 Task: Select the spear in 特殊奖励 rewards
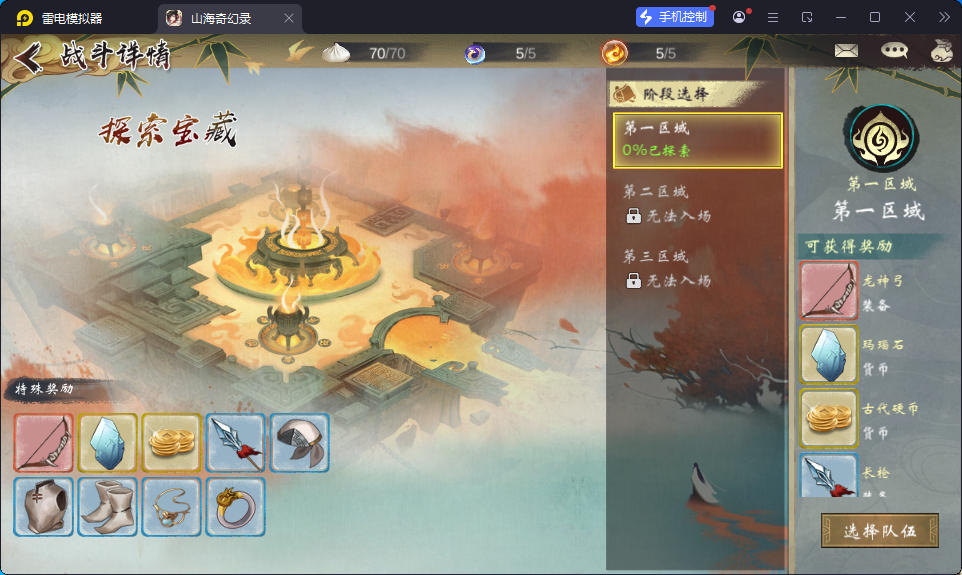[x=236, y=443]
